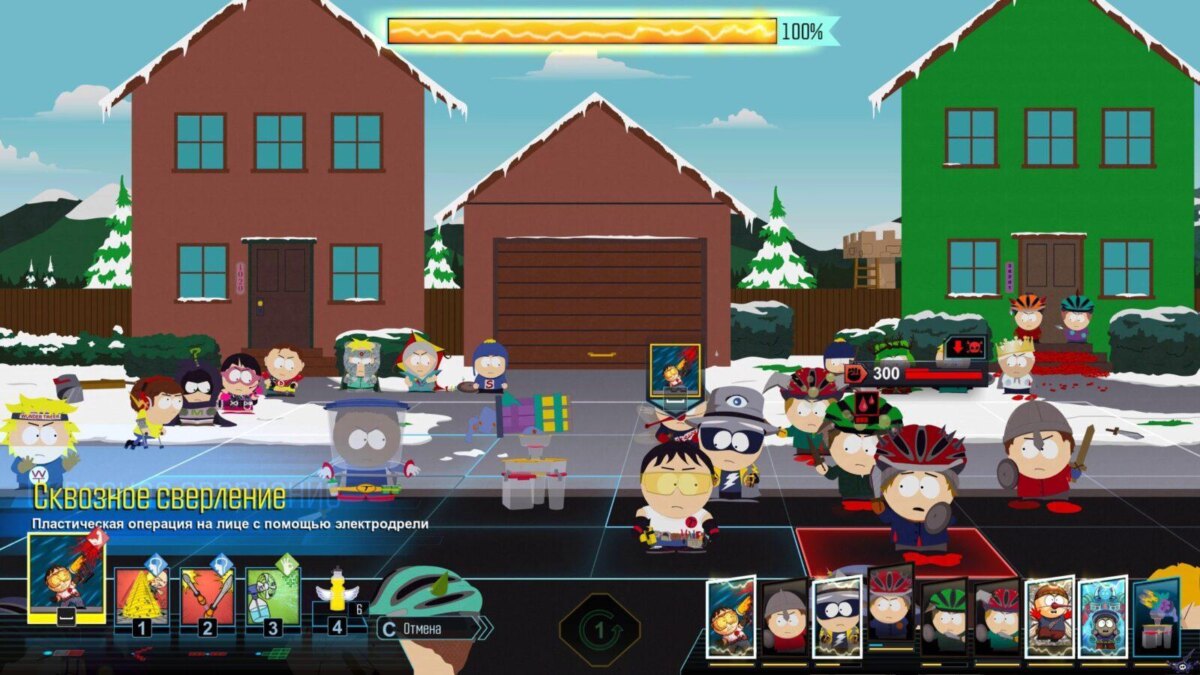
Task: Choose the goggles lightning-bolt hero portrait
Action: coord(837,617)
